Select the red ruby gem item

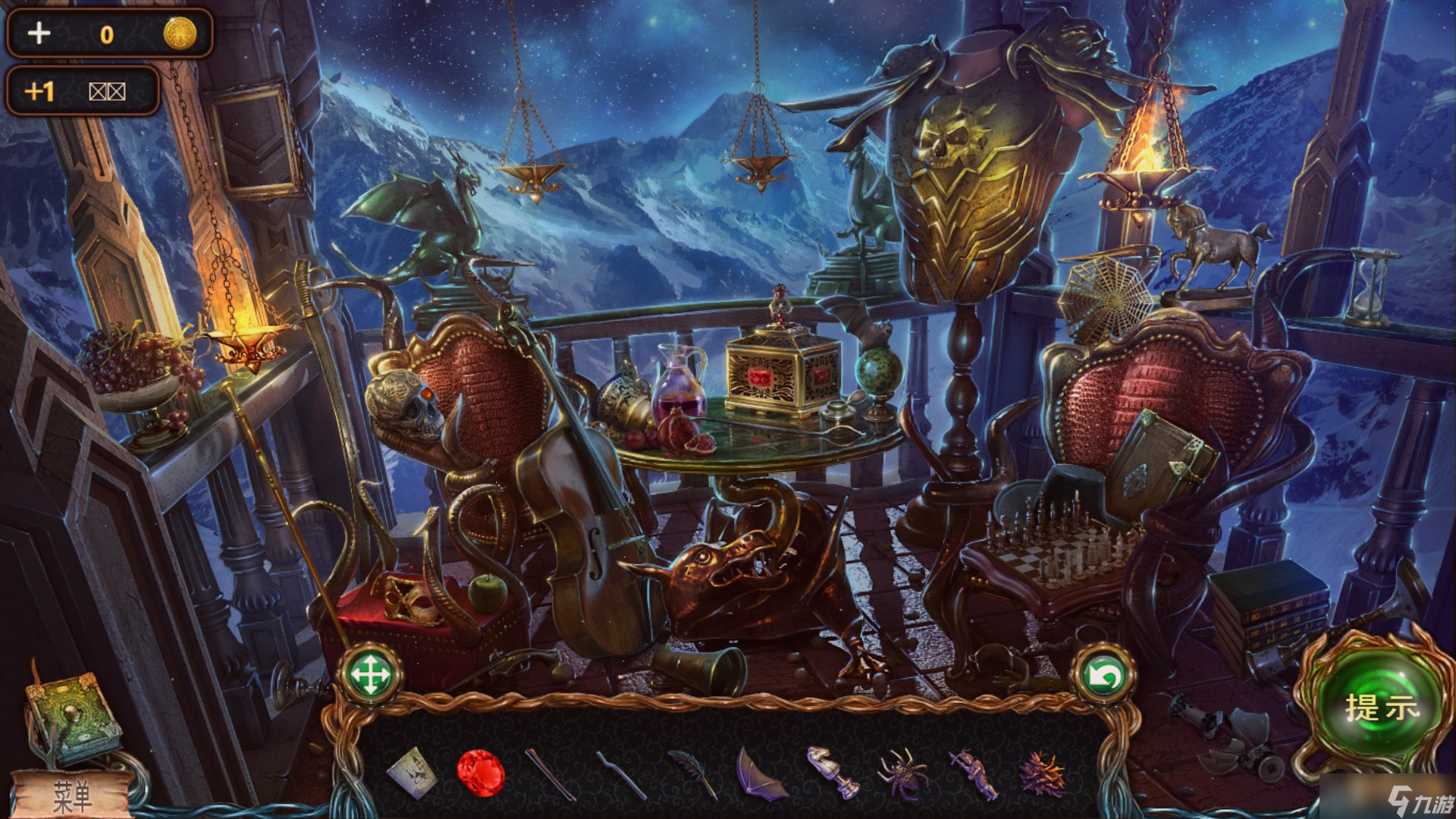click(481, 773)
